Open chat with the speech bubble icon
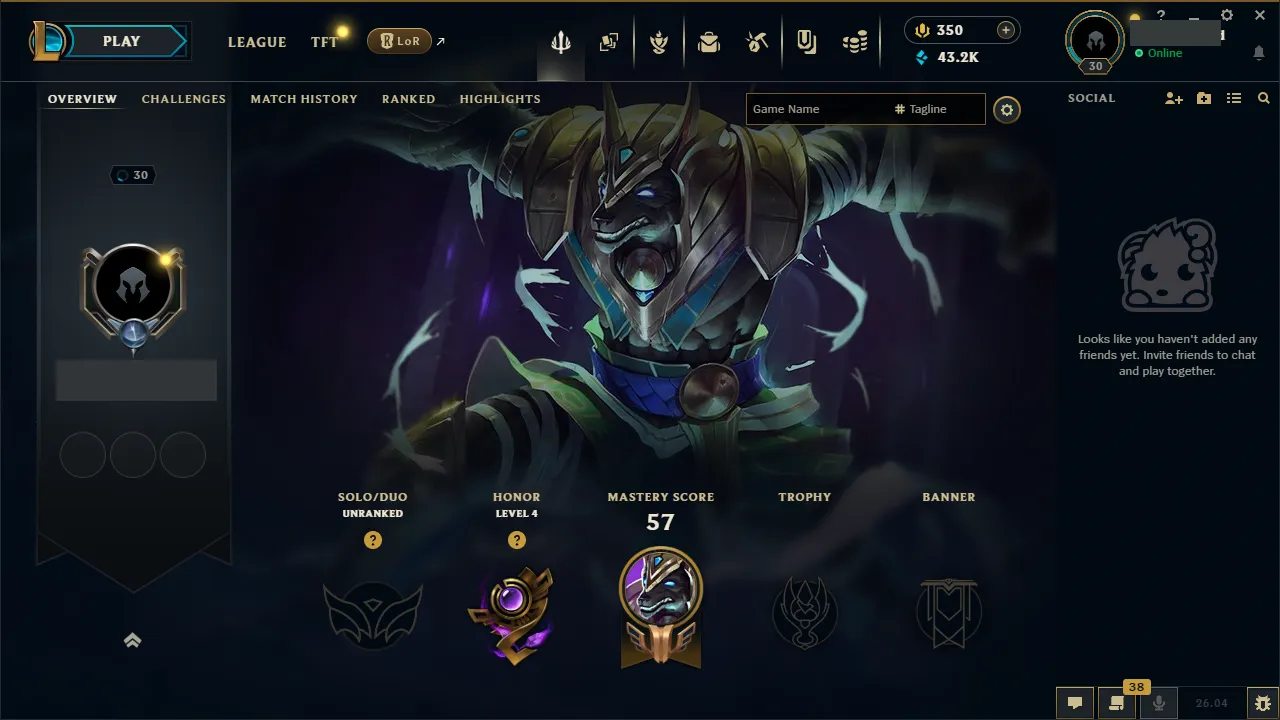The width and height of the screenshot is (1280, 720). coord(1075,703)
